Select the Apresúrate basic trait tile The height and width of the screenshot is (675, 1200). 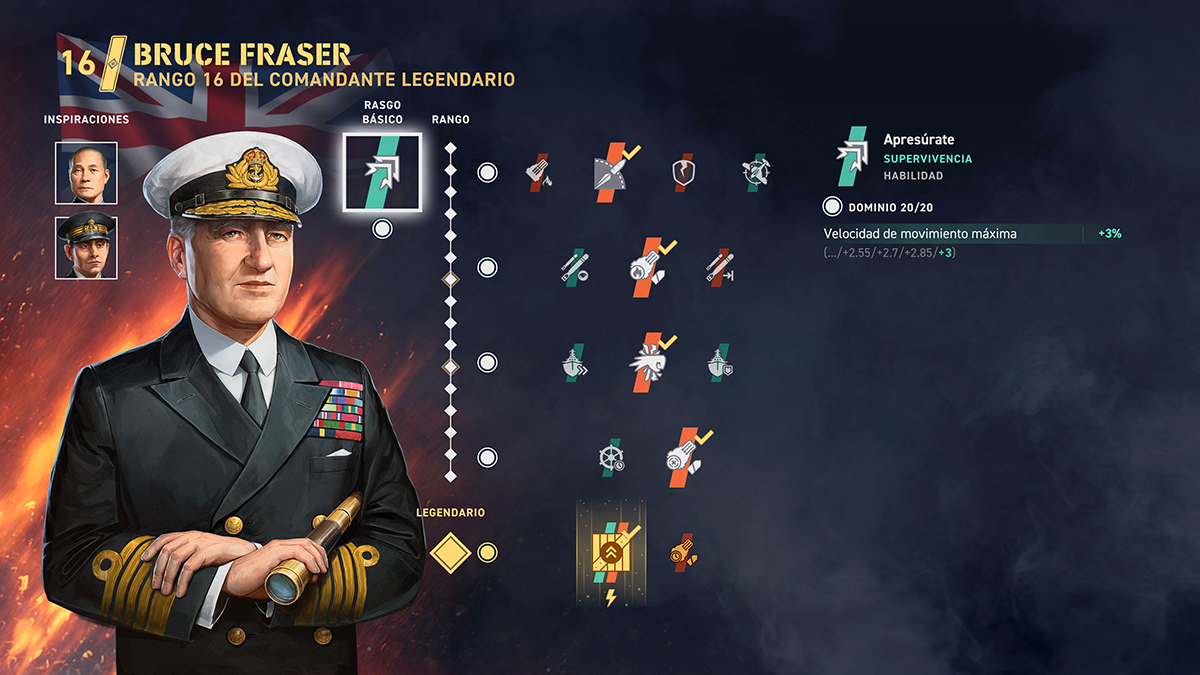381,172
